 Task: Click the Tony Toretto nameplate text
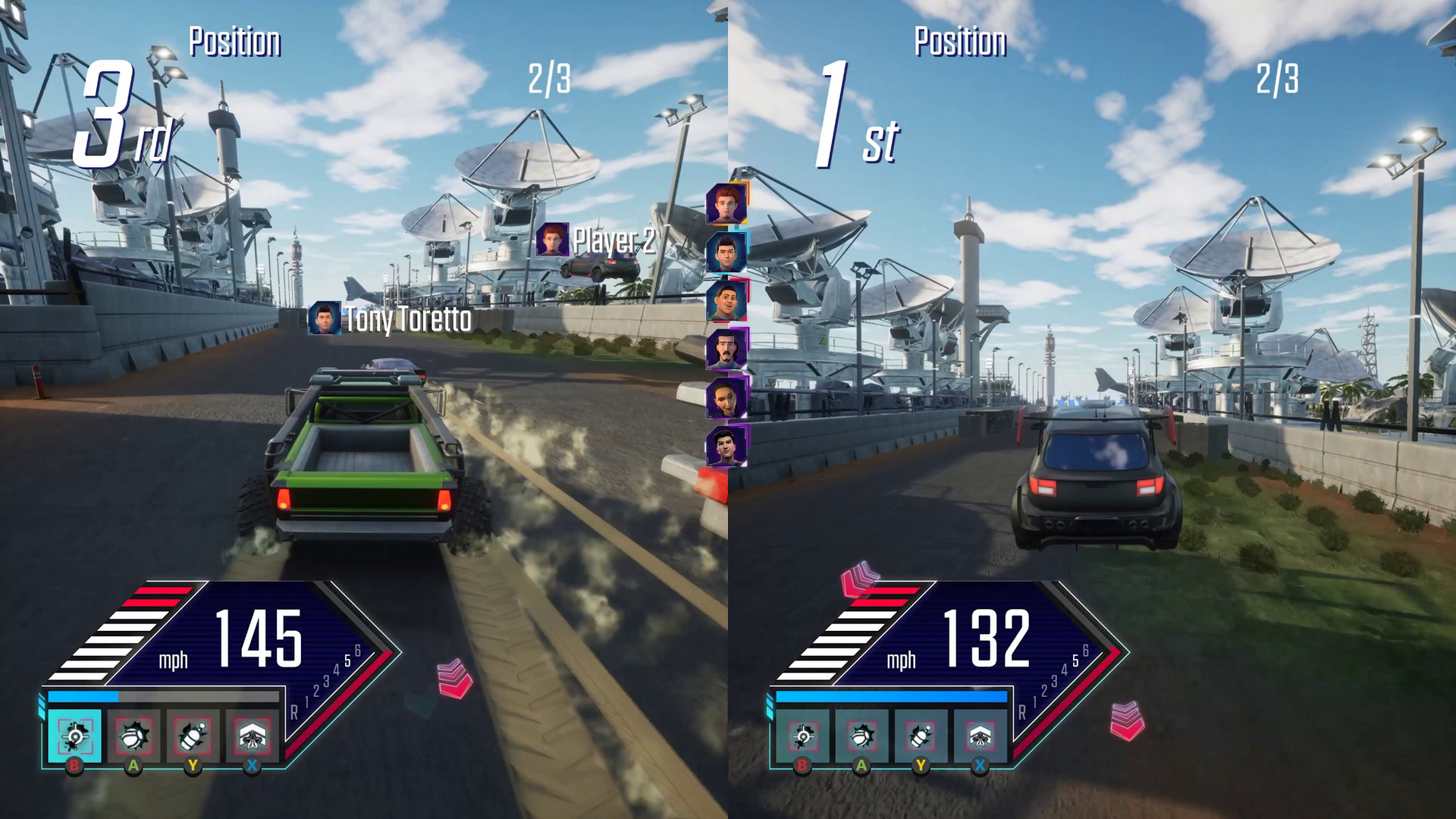(406, 322)
